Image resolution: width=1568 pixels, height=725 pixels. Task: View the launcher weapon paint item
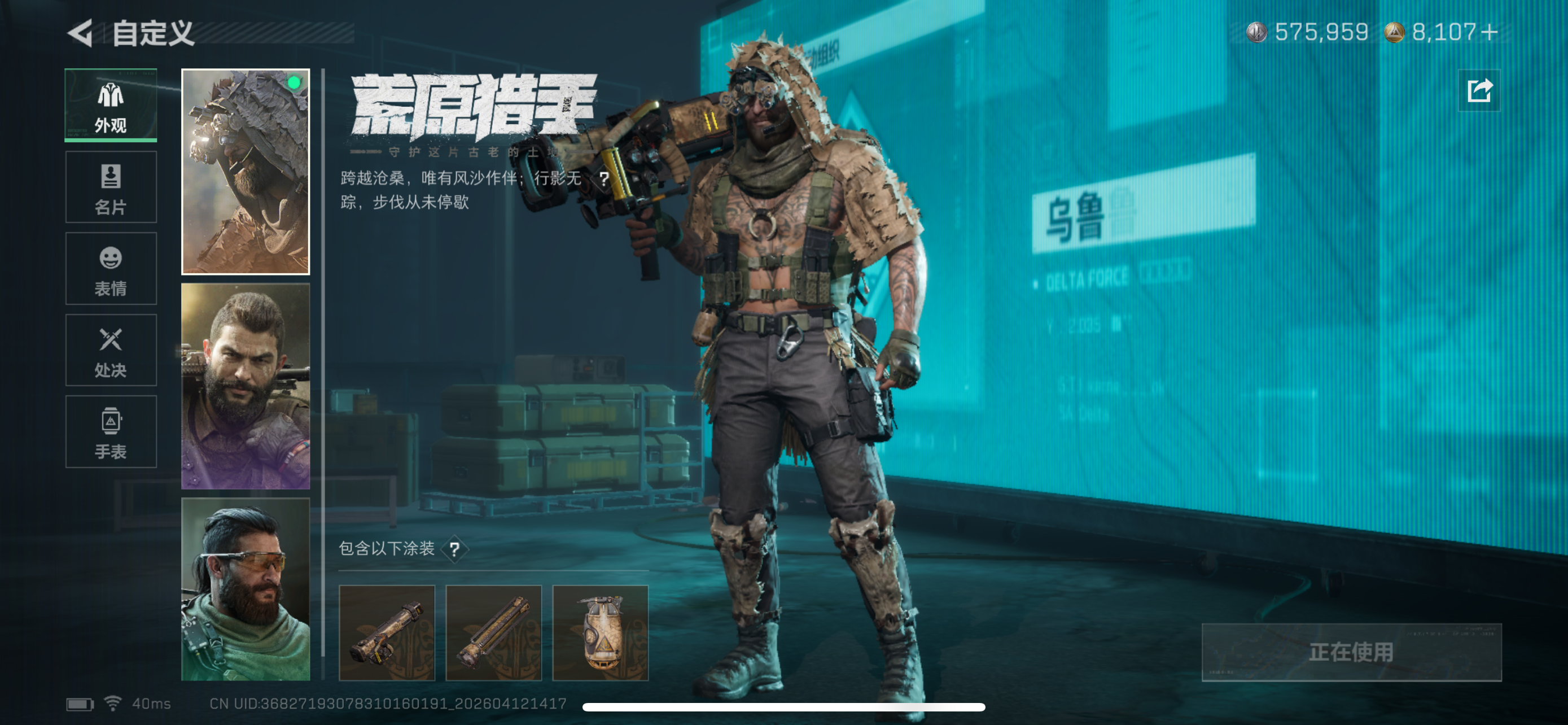point(387,632)
